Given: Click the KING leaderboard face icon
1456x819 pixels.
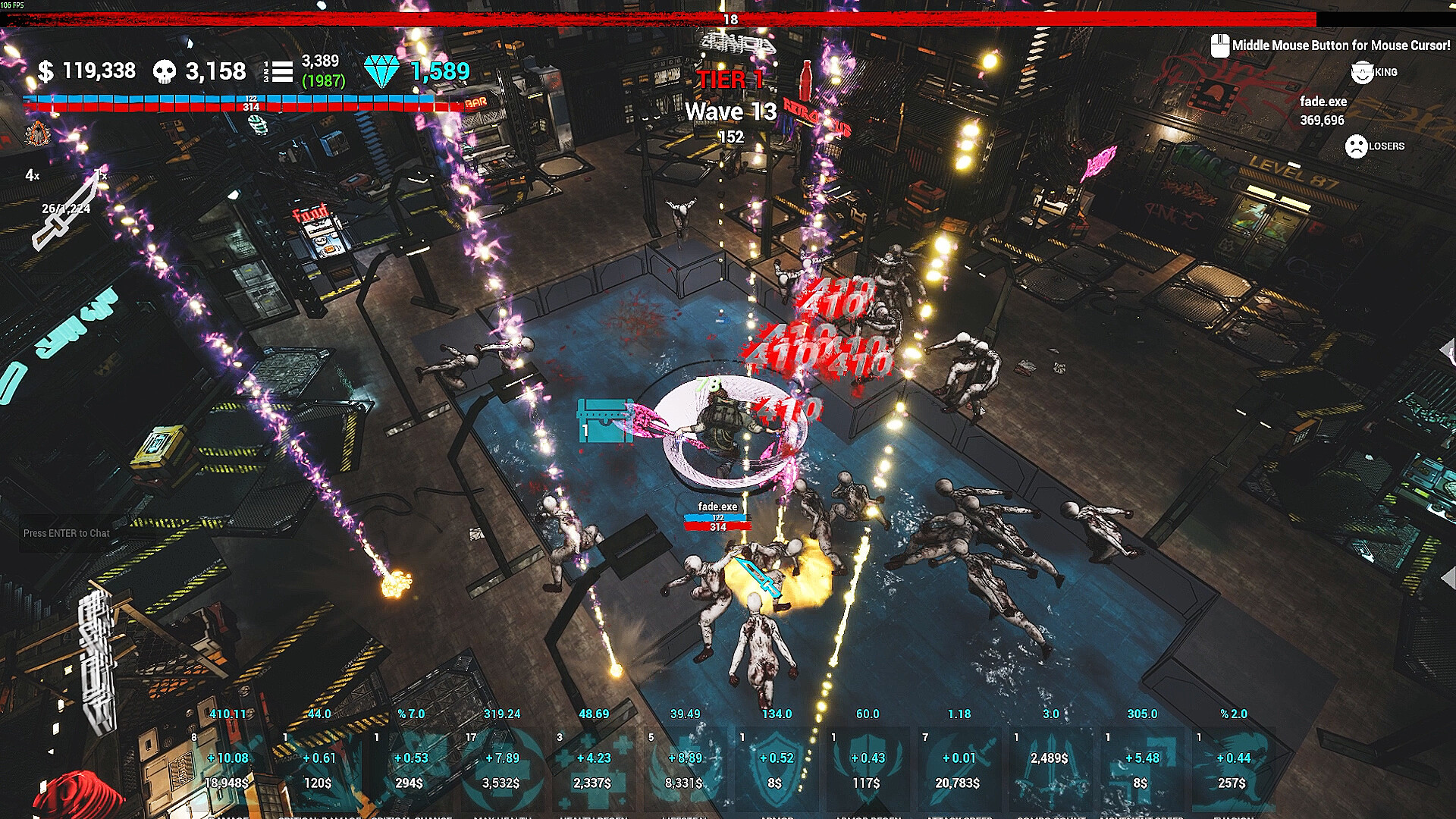Looking at the screenshot, I should pyautogui.click(x=1361, y=74).
